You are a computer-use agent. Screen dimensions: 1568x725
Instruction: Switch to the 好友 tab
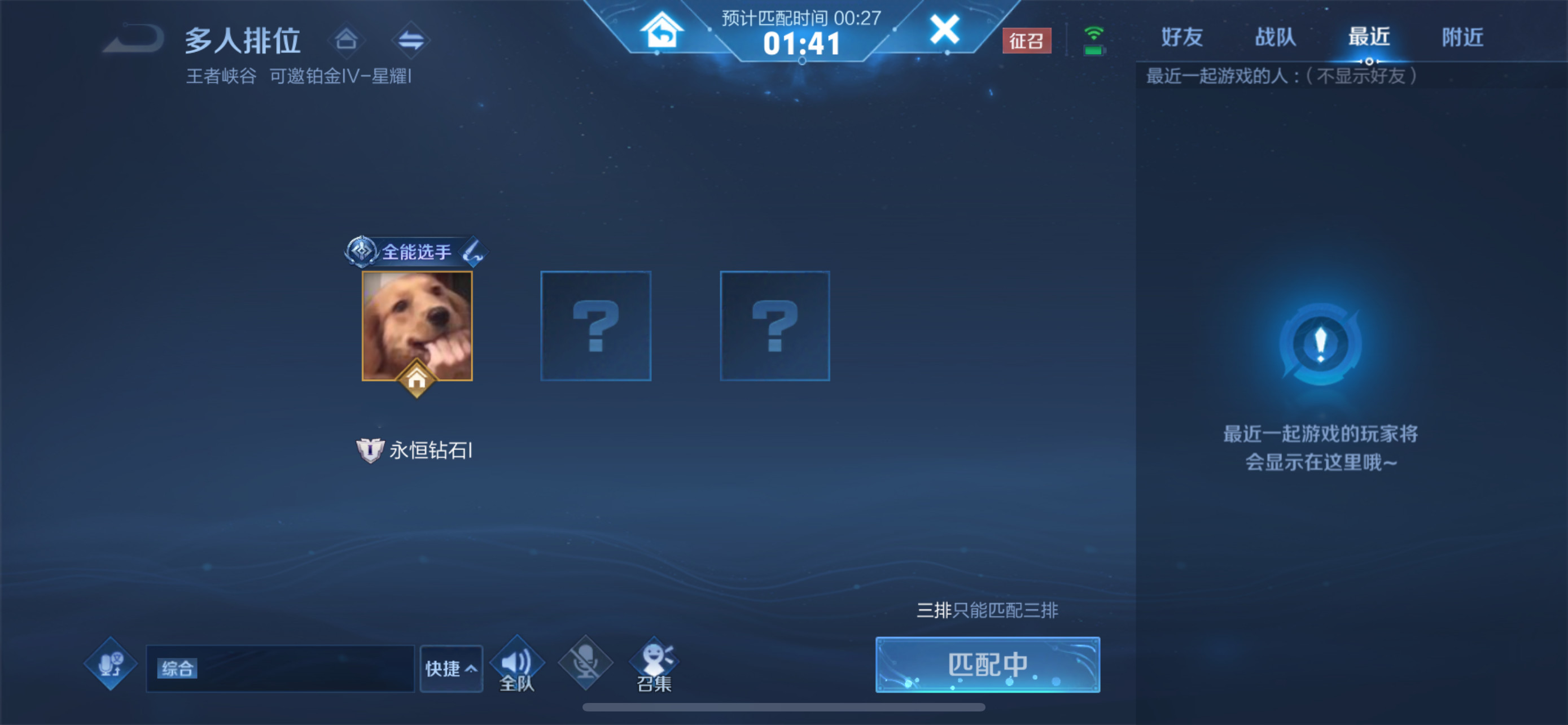[x=1181, y=37]
